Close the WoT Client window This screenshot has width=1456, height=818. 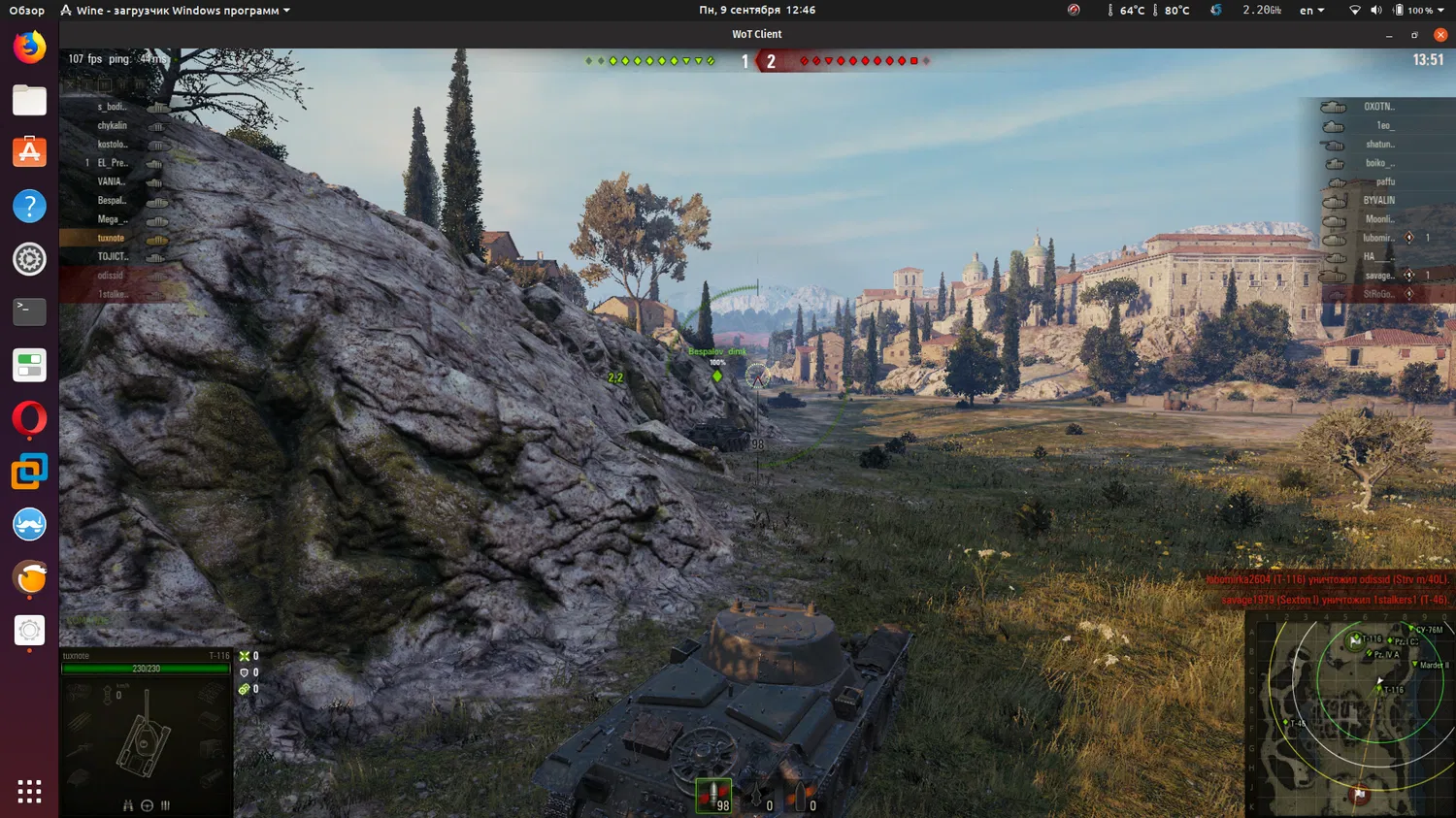1440,34
